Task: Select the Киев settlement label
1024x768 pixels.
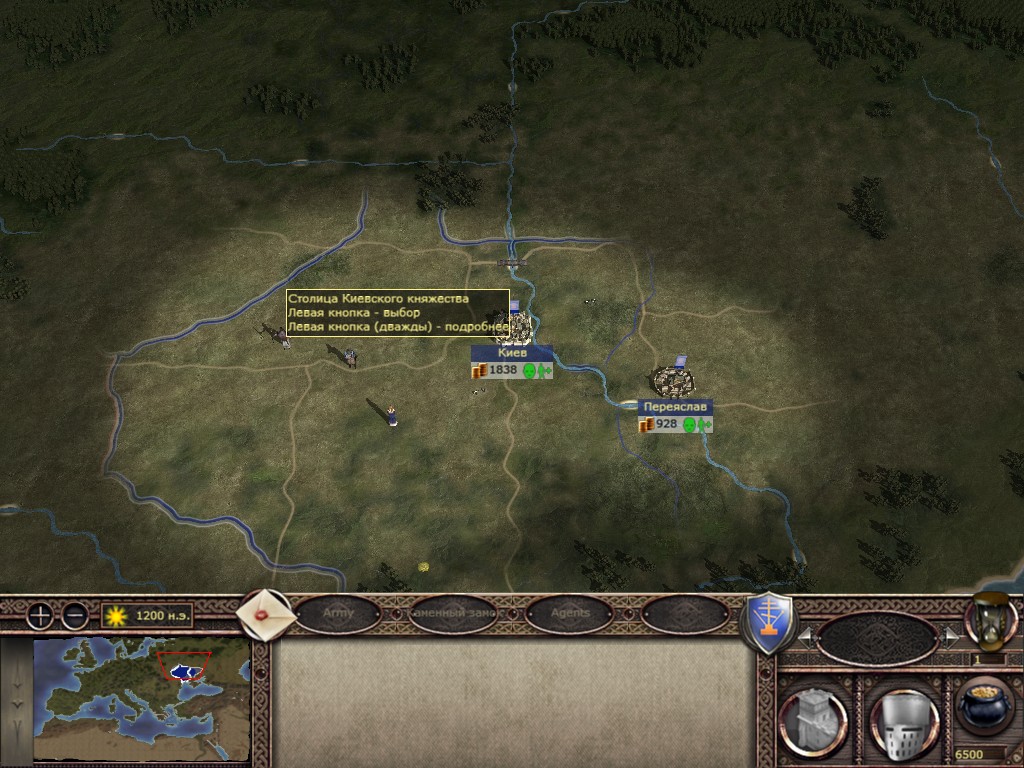Action: click(x=511, y=353)
